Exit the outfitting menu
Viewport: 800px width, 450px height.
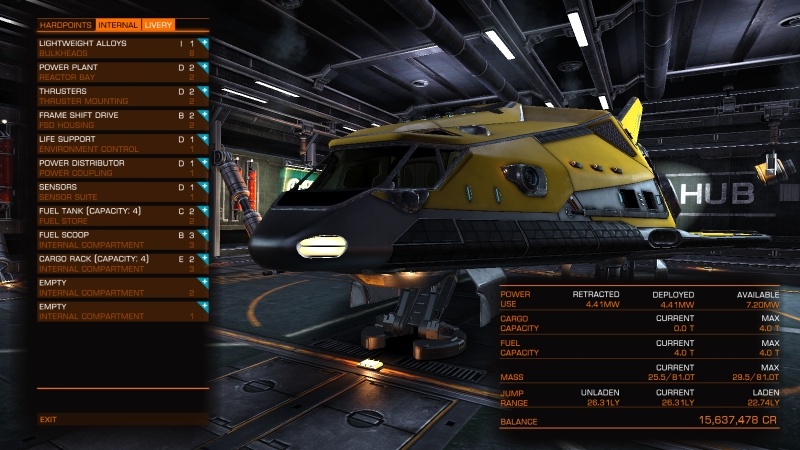pos(49,419)
